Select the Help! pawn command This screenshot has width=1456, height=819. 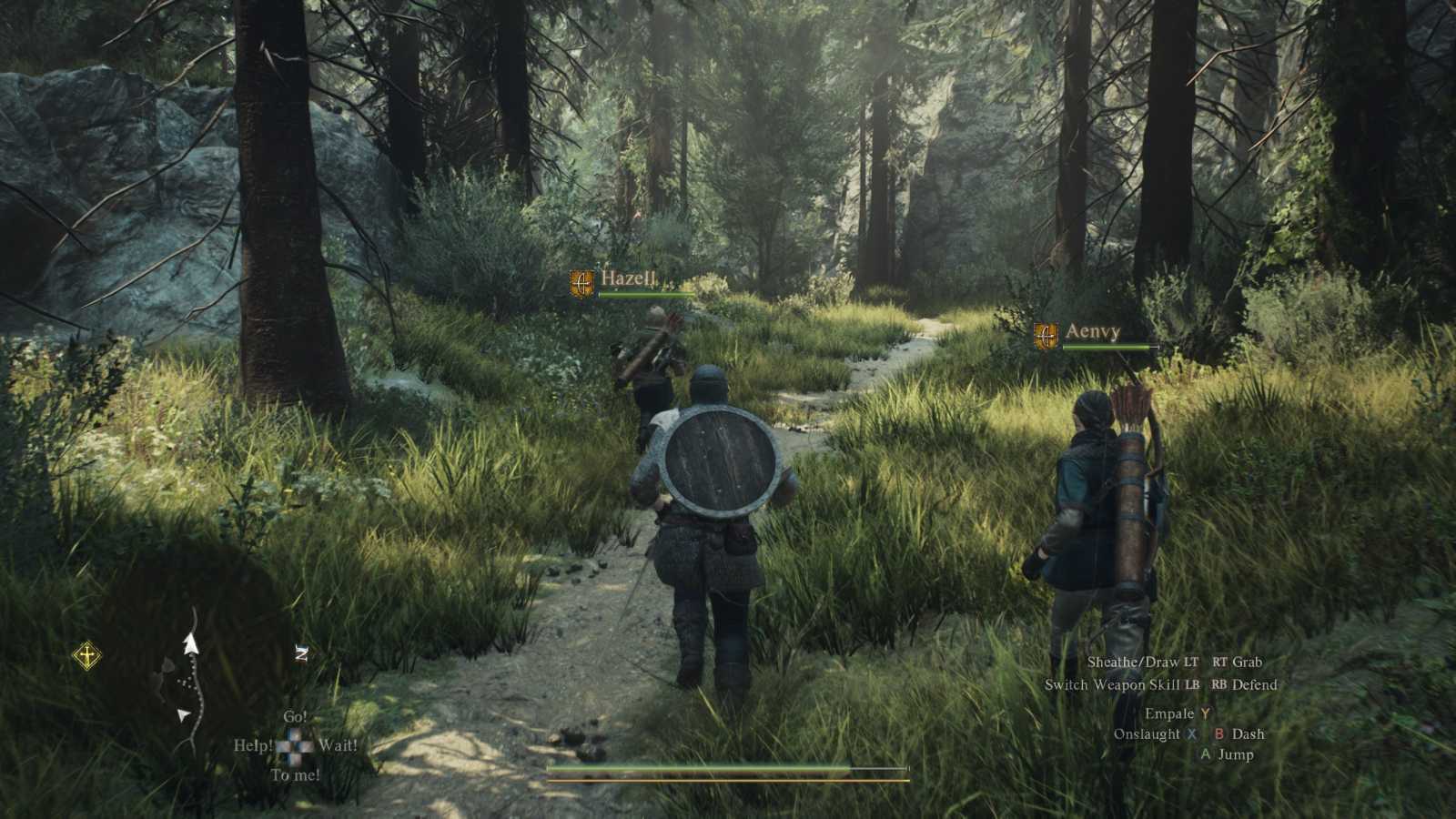coord(253,744)
